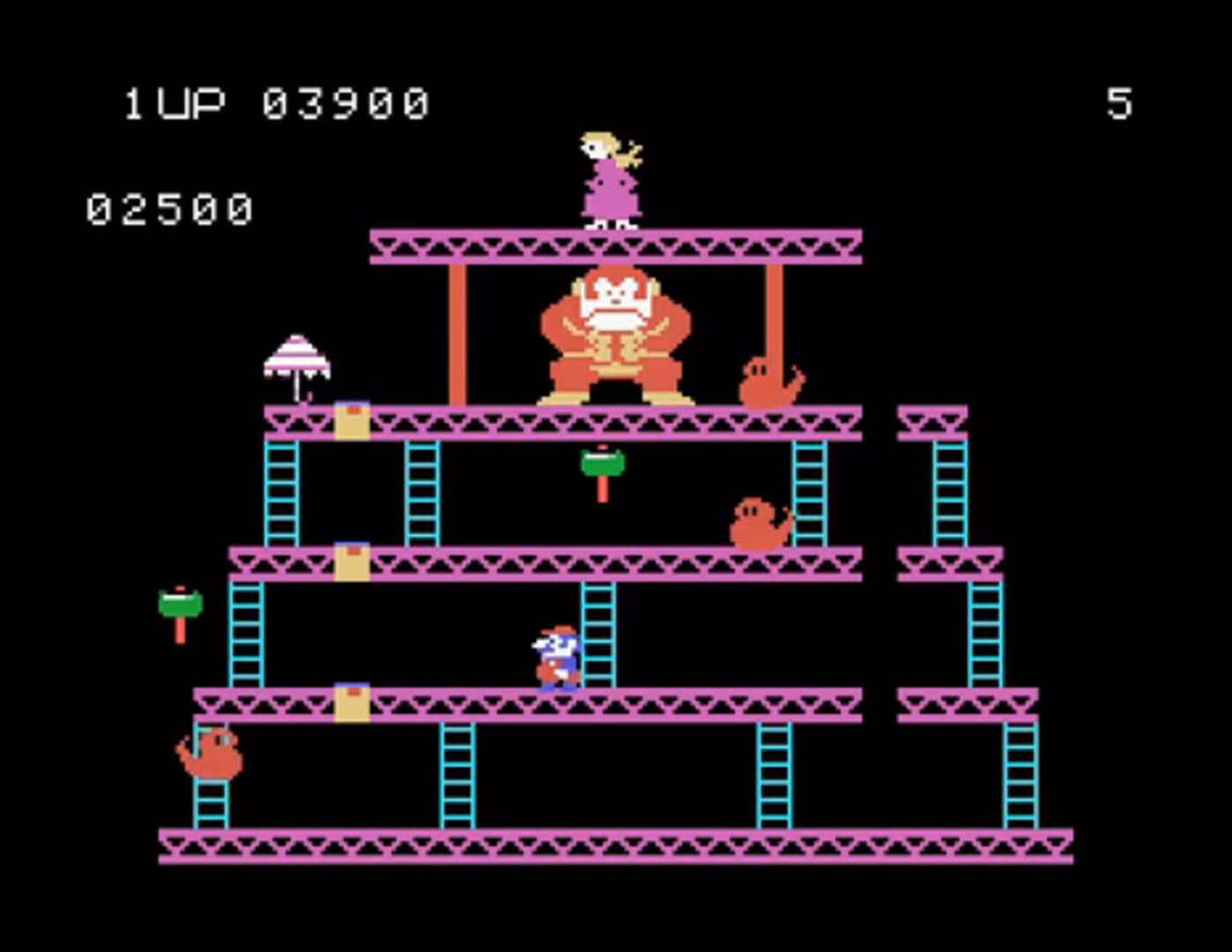Click the pink umbrella on the left

(x=295, y=361)
